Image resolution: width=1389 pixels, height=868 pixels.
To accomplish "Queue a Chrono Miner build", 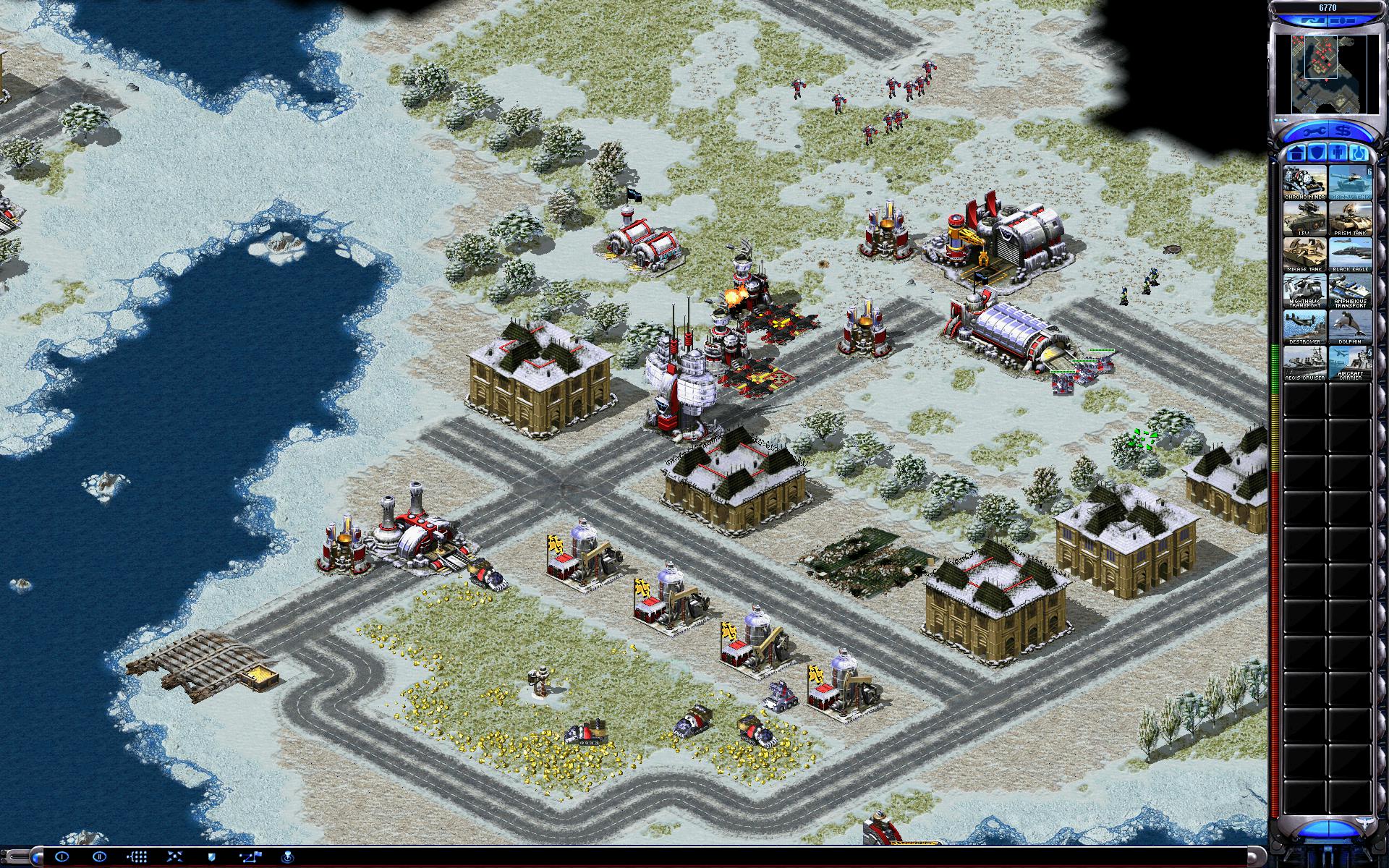I will 1304,182.
